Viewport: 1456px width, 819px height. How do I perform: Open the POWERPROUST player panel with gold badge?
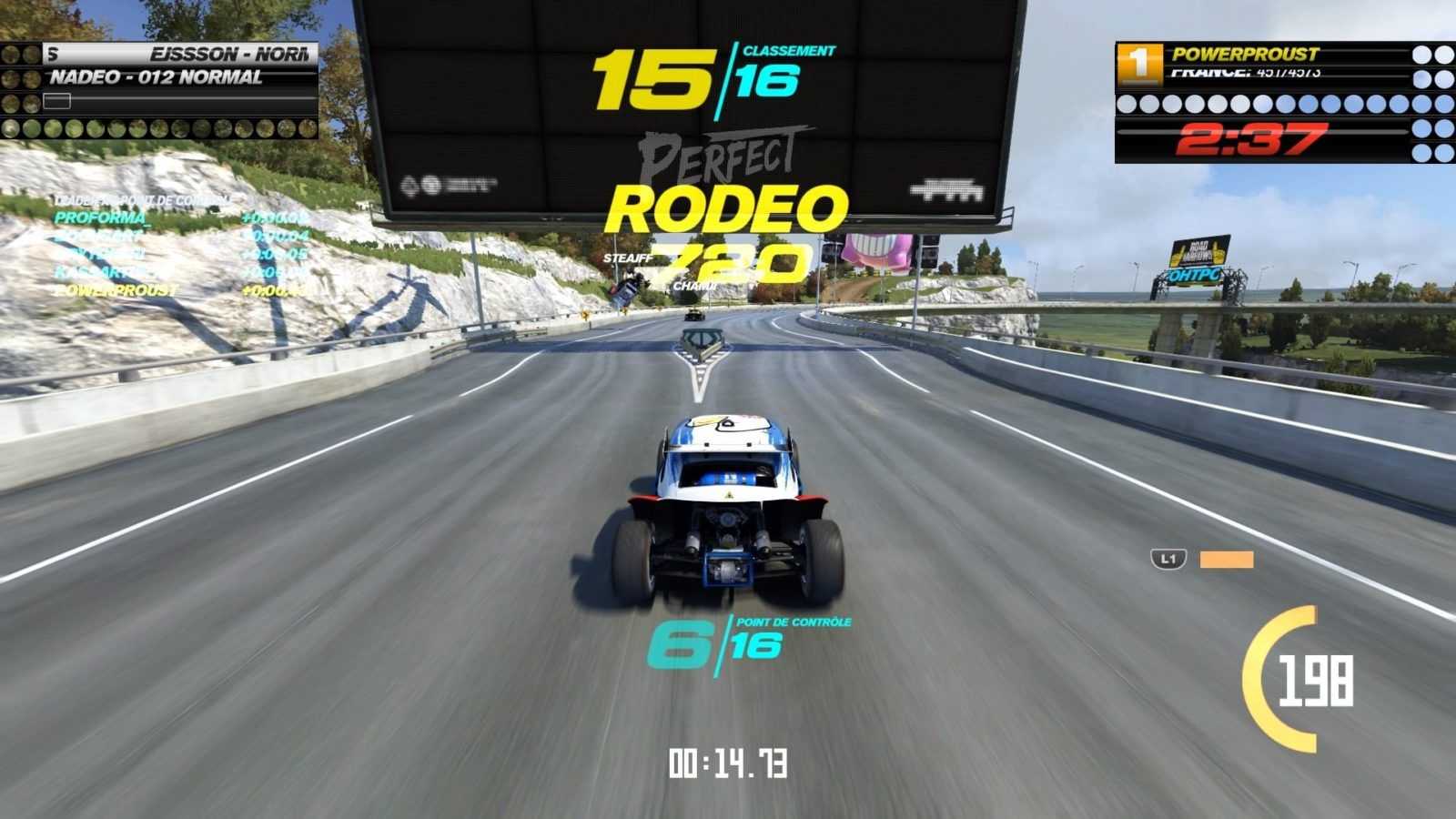(1243, 55)
